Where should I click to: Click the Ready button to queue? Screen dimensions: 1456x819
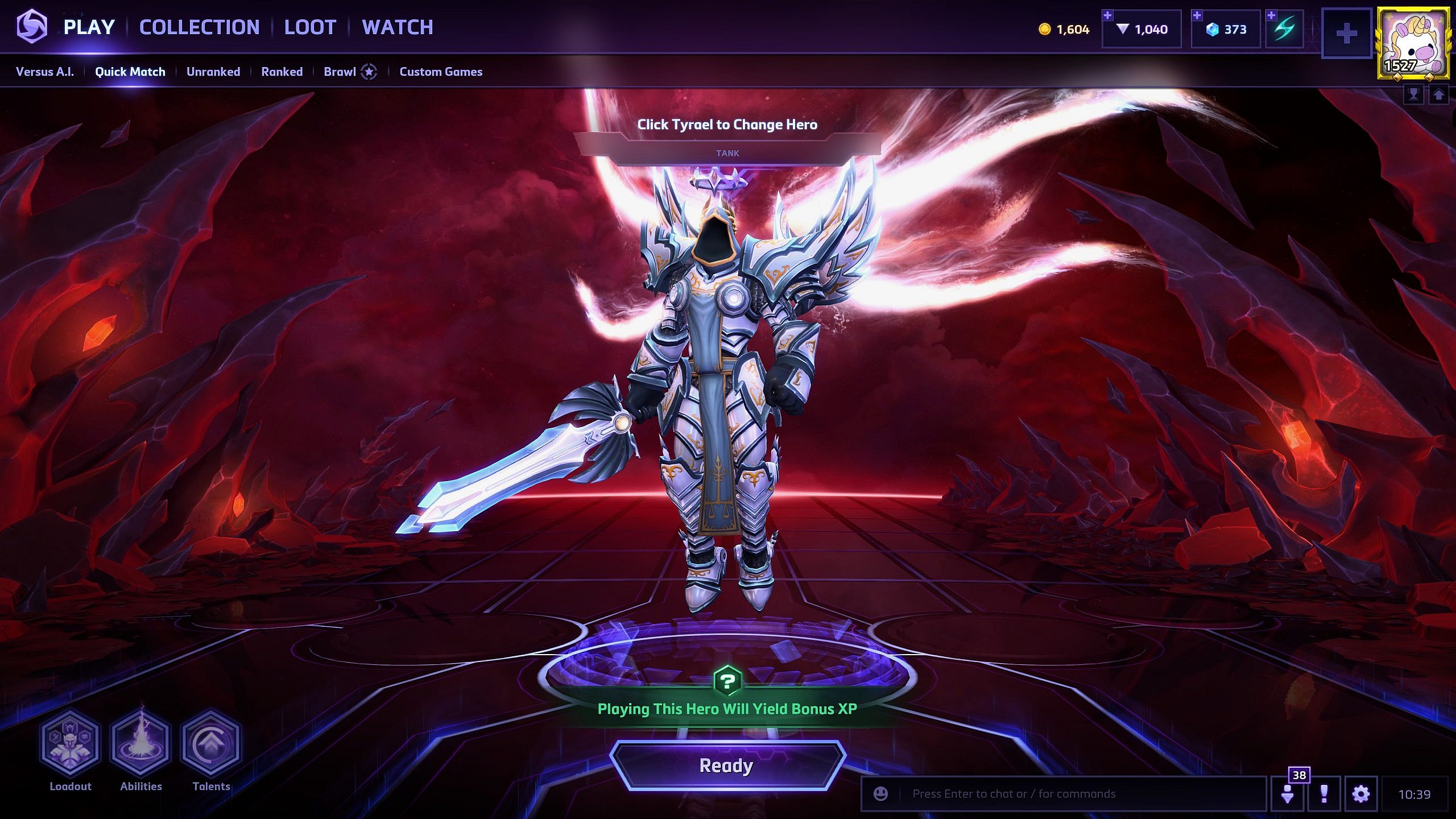tap(727, 766)
